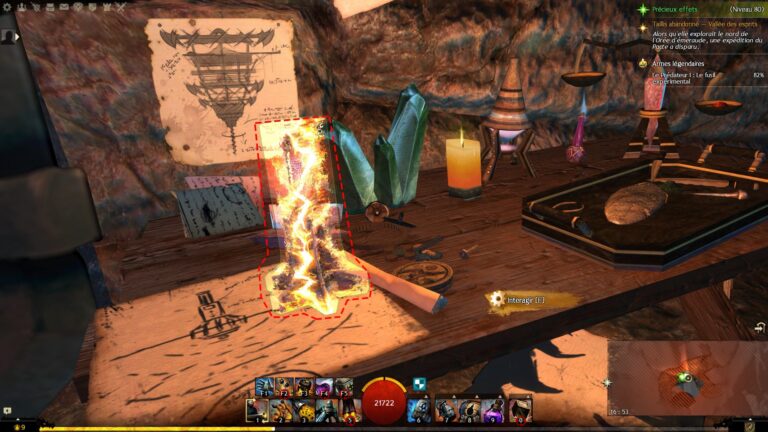Activate the F2 toolbelt skill
Screen dimensions: 768x432
point(284,387)
